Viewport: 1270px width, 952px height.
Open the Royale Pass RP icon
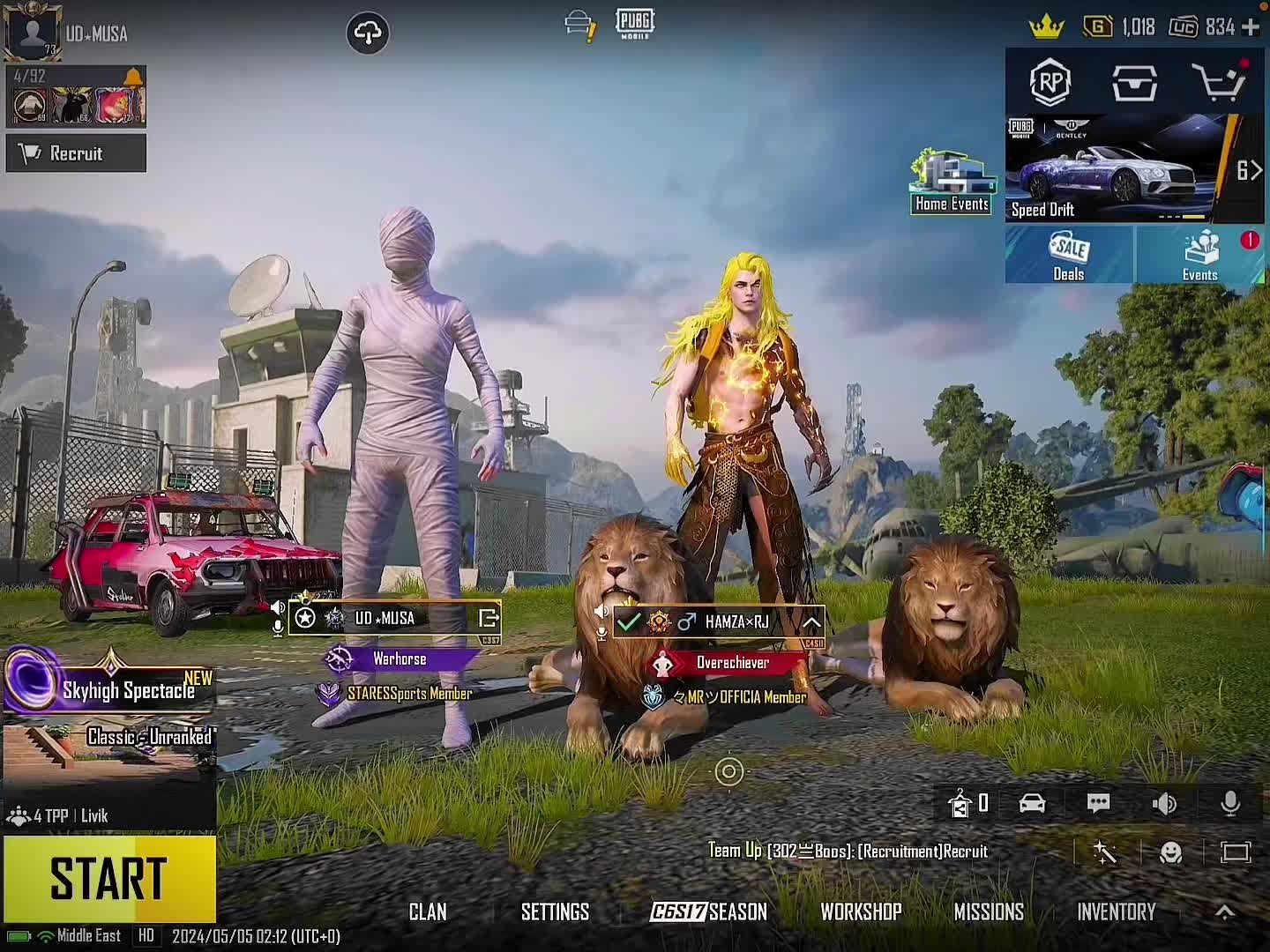click(x=1050, y=83)
